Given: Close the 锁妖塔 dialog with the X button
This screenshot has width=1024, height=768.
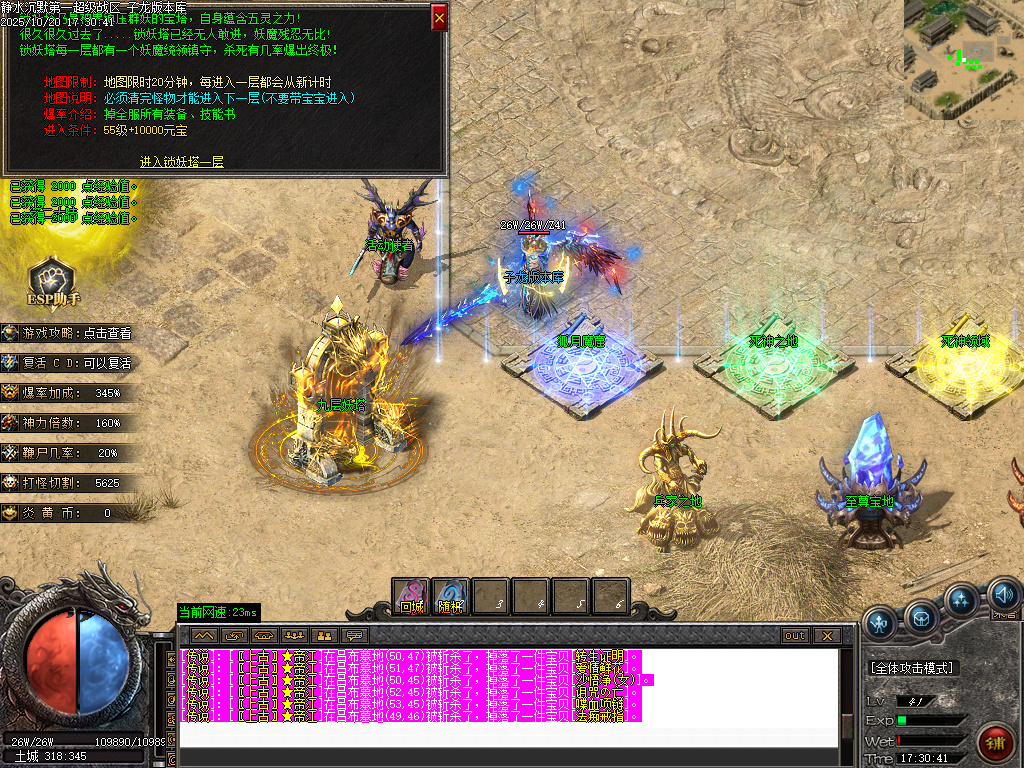Looking at the screenshot, I should click(x=439, y=16).
